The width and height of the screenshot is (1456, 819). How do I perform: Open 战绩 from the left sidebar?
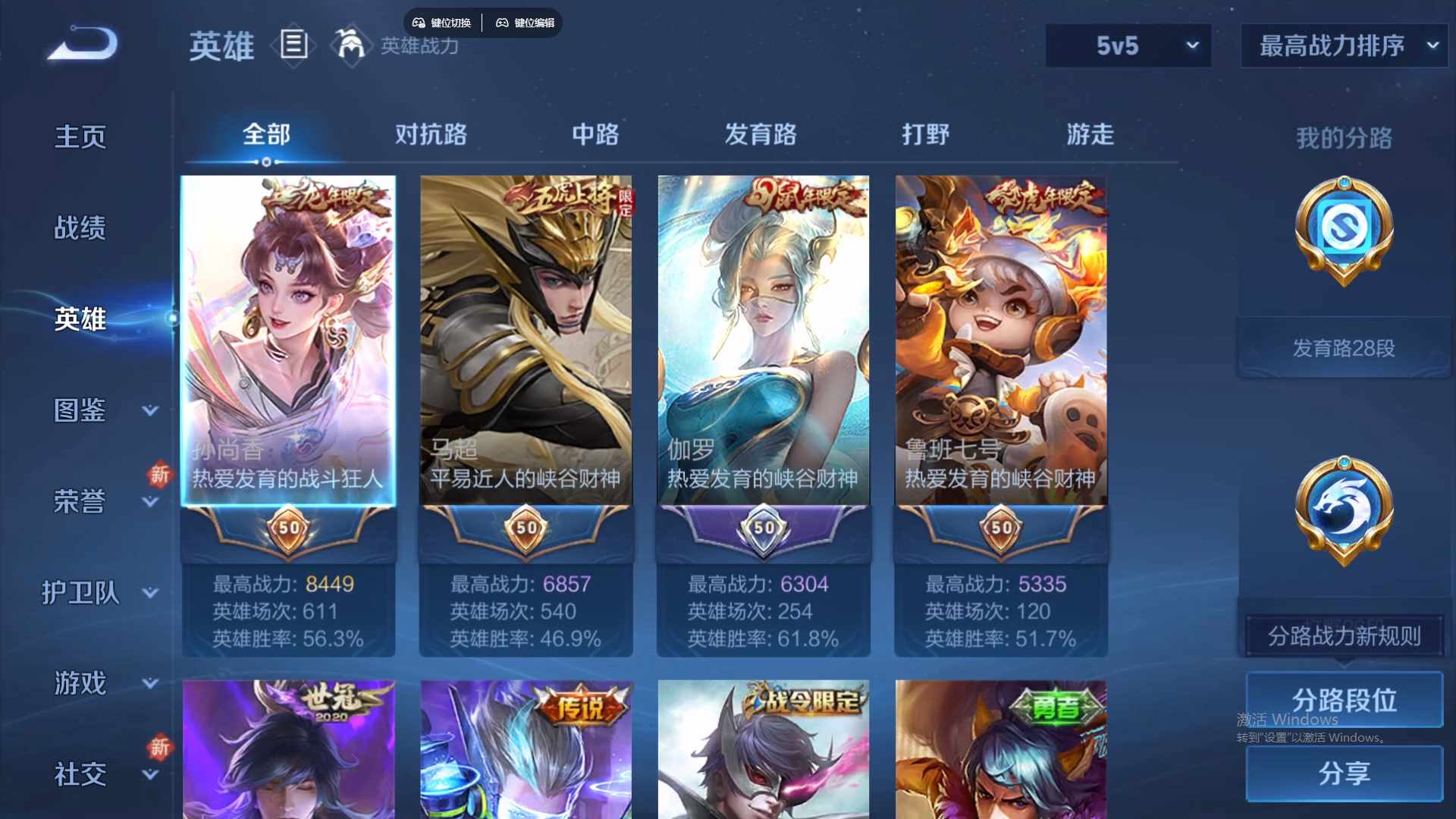[x=81, y=227]
